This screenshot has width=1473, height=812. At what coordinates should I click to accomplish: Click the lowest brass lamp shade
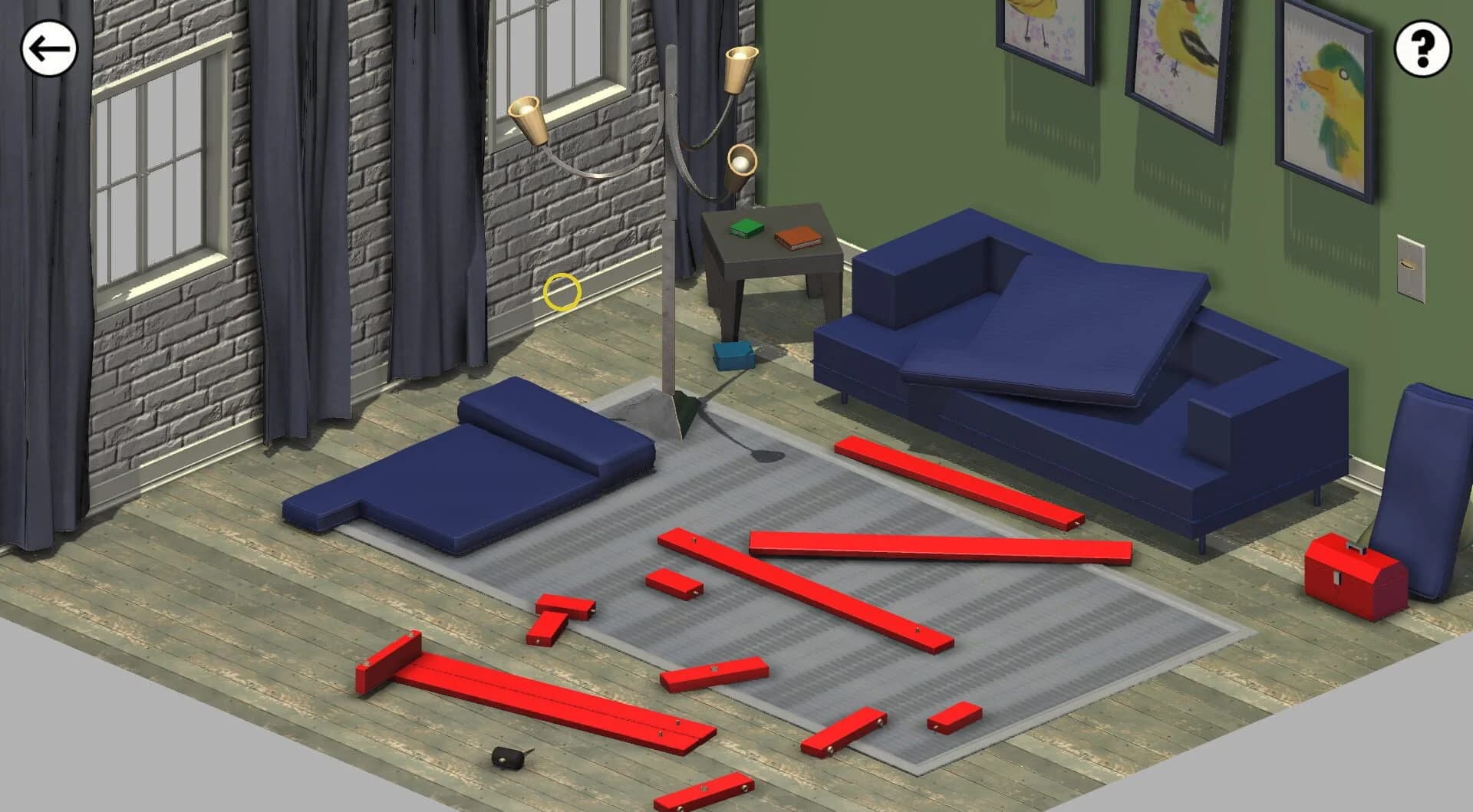(x=740, y=160)
